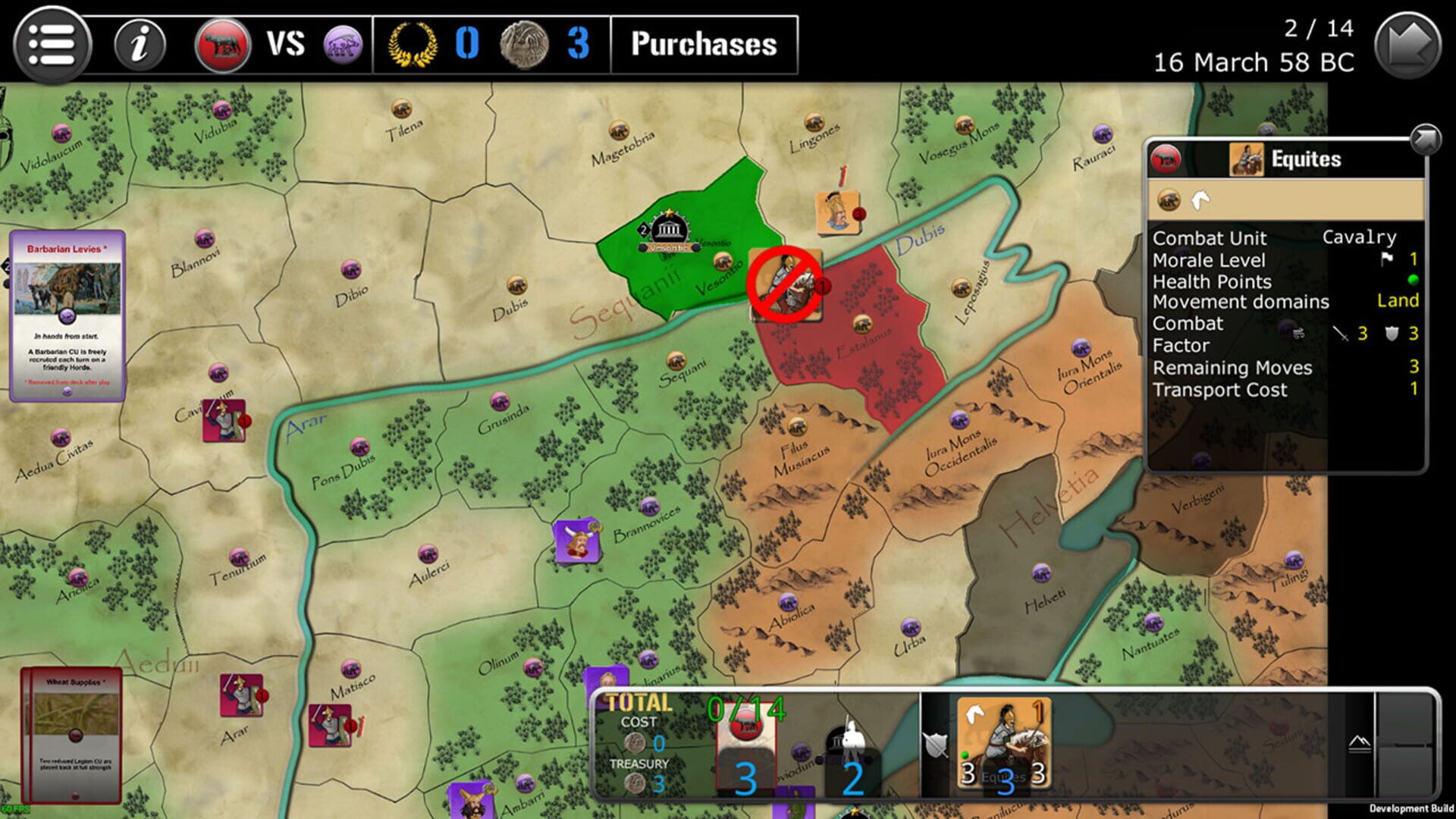Select the Roman wolf faction icon near VS
1456x819 pixels.
221,44
